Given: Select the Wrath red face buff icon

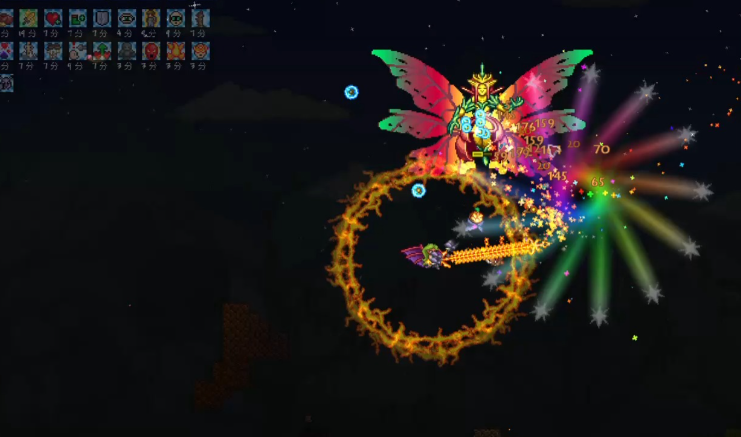Looking at the screenshot, I should coord(151,50).
